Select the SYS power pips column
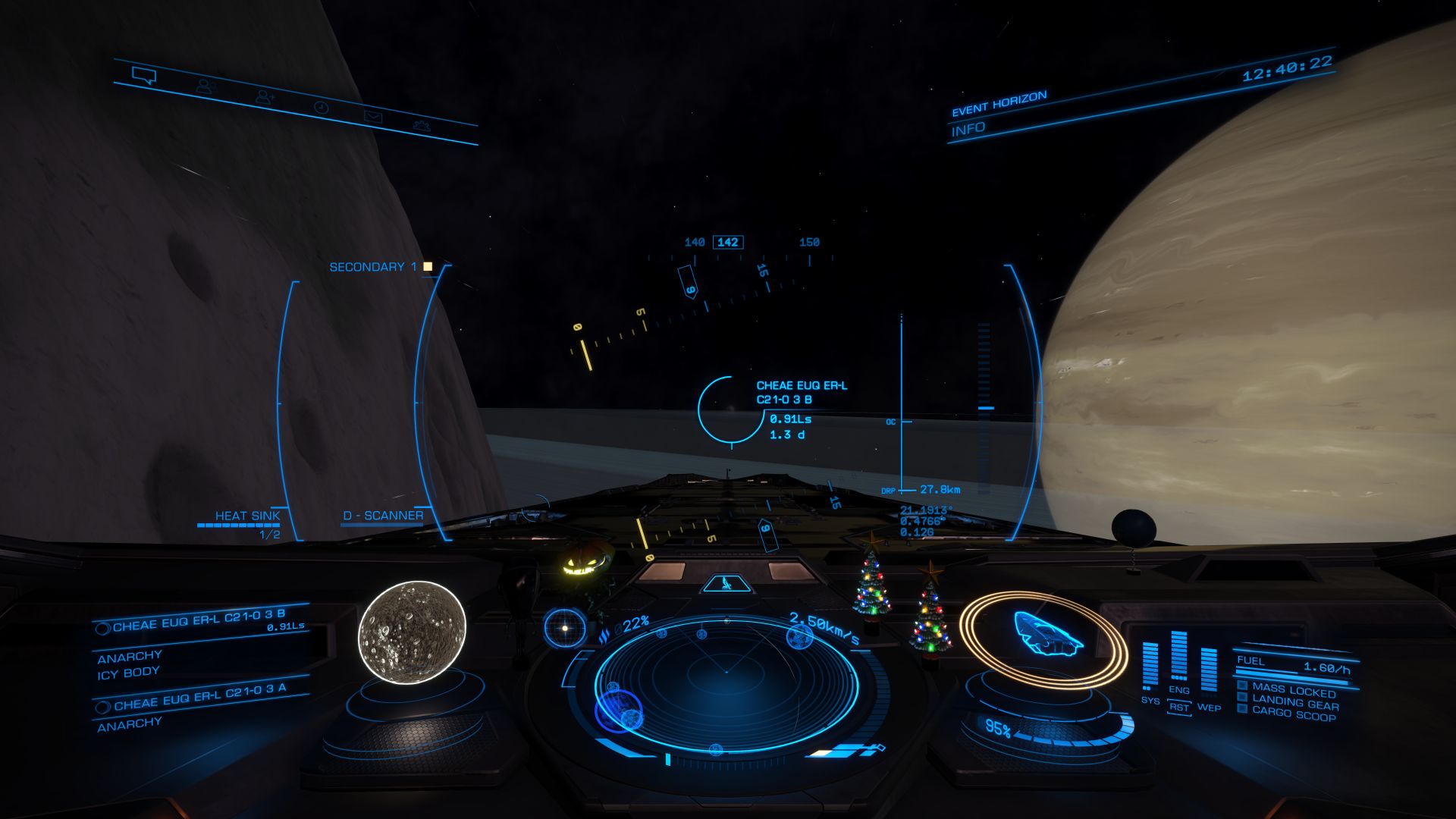The width and height of the screenshot is (1456, 819). 1150,667
